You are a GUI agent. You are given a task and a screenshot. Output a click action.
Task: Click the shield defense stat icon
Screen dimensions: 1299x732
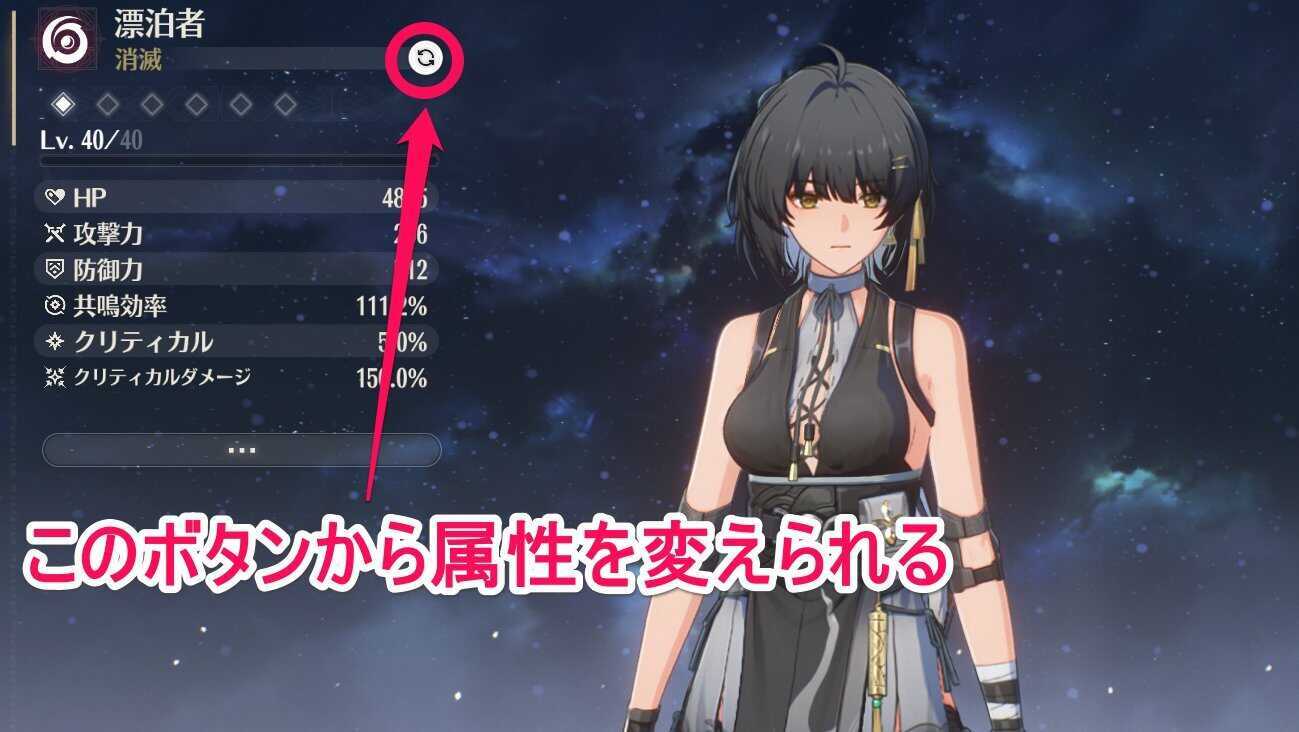(x=58, y=270)
